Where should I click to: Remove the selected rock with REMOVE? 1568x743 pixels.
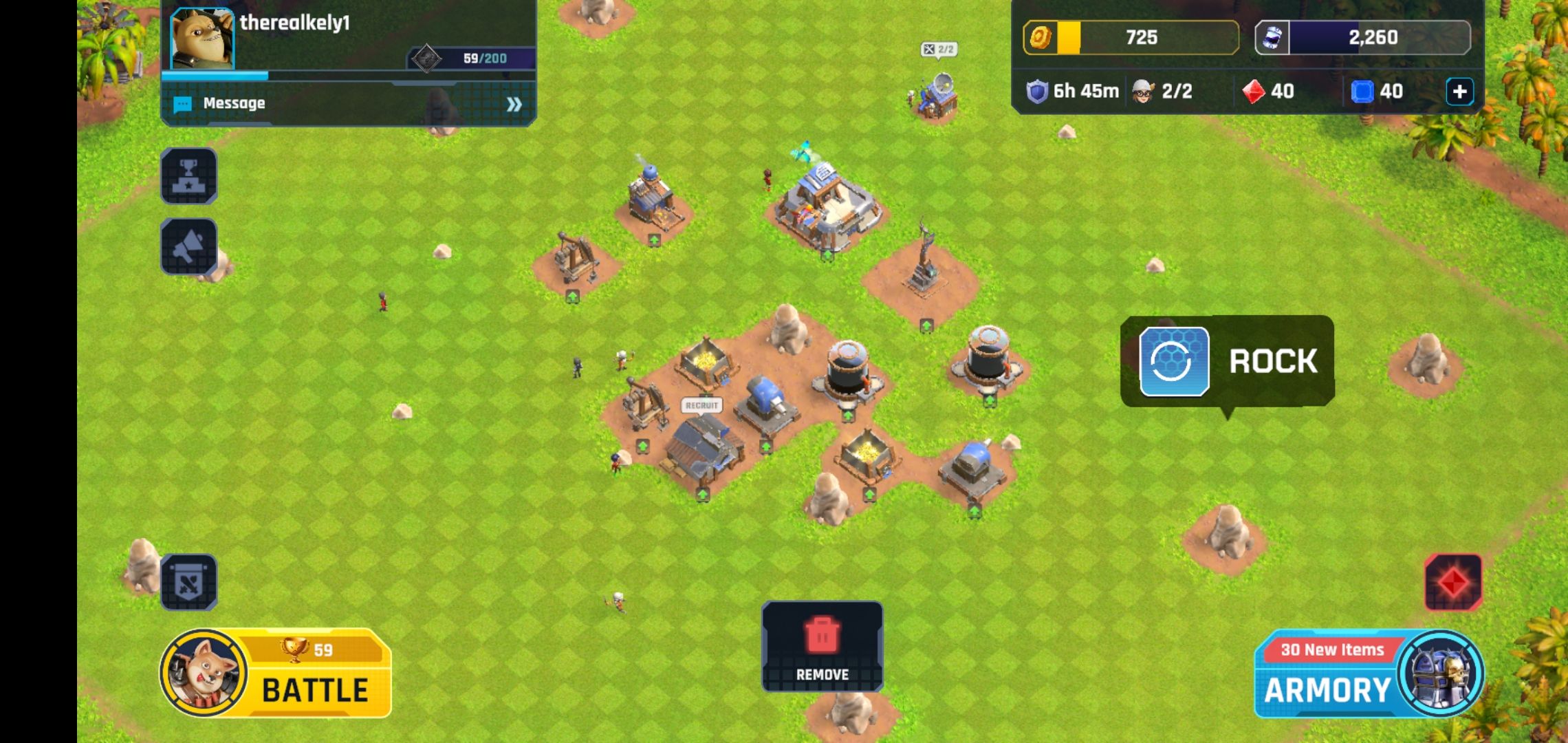pyautogui.click(x=822, y=647)
